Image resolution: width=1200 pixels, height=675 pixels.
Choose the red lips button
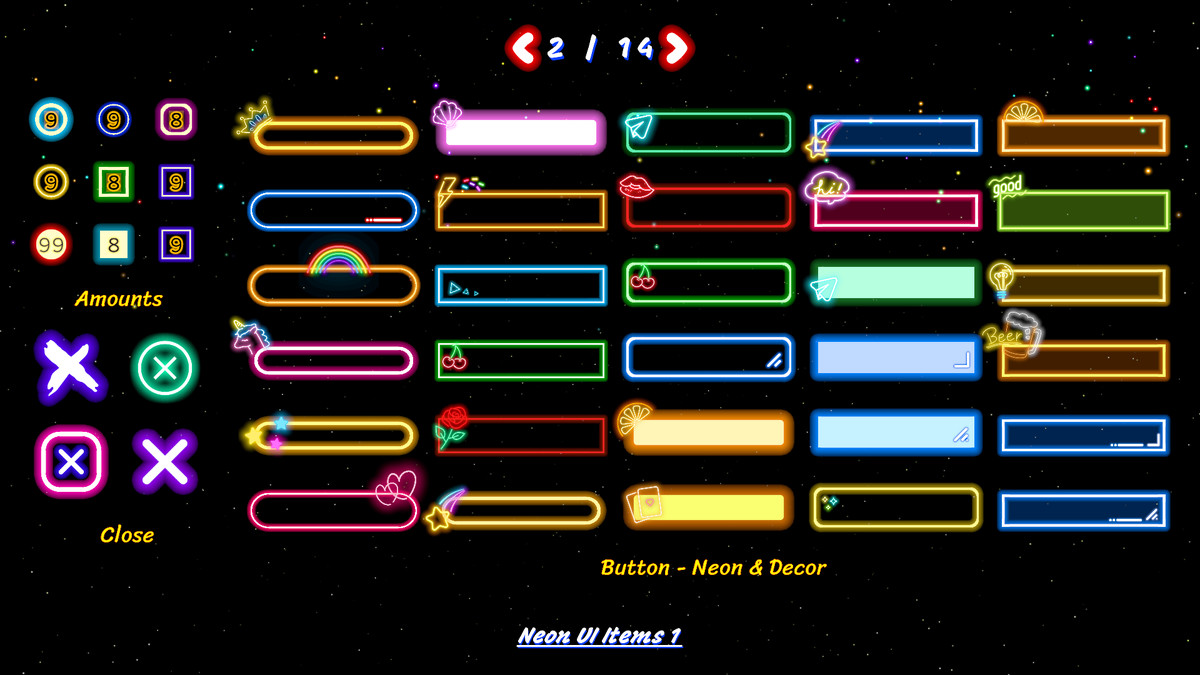(708, 208)
